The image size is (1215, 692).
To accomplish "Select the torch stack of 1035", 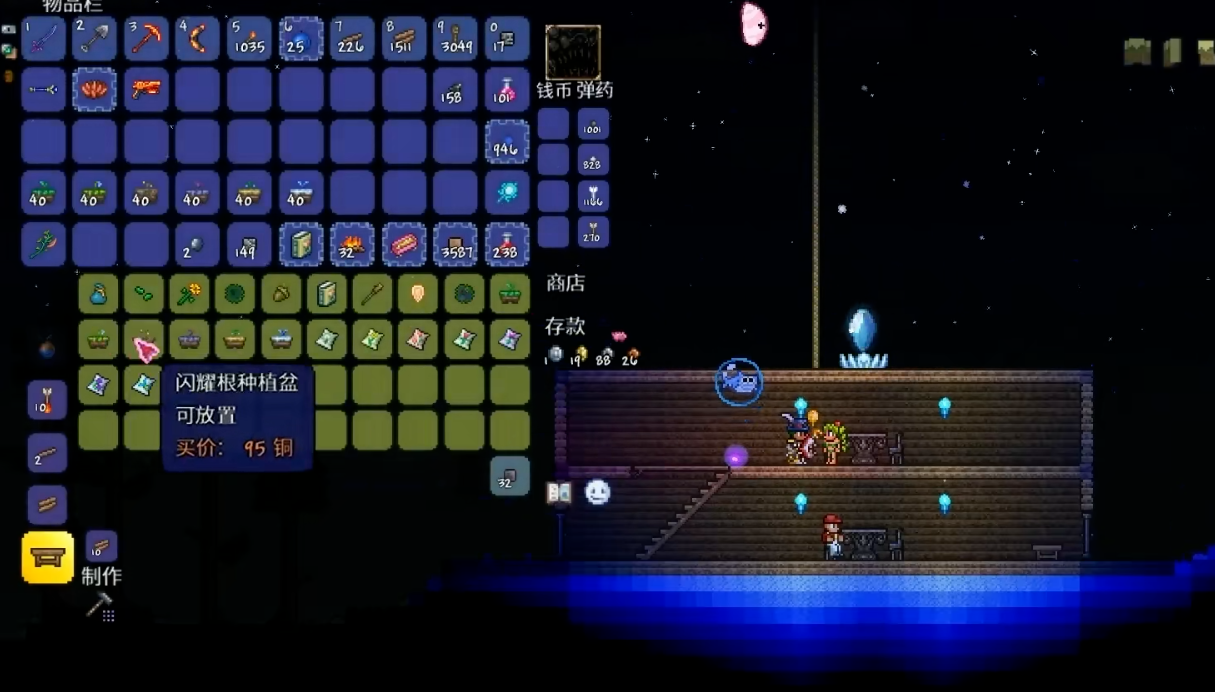I will [x=249, y=39].
